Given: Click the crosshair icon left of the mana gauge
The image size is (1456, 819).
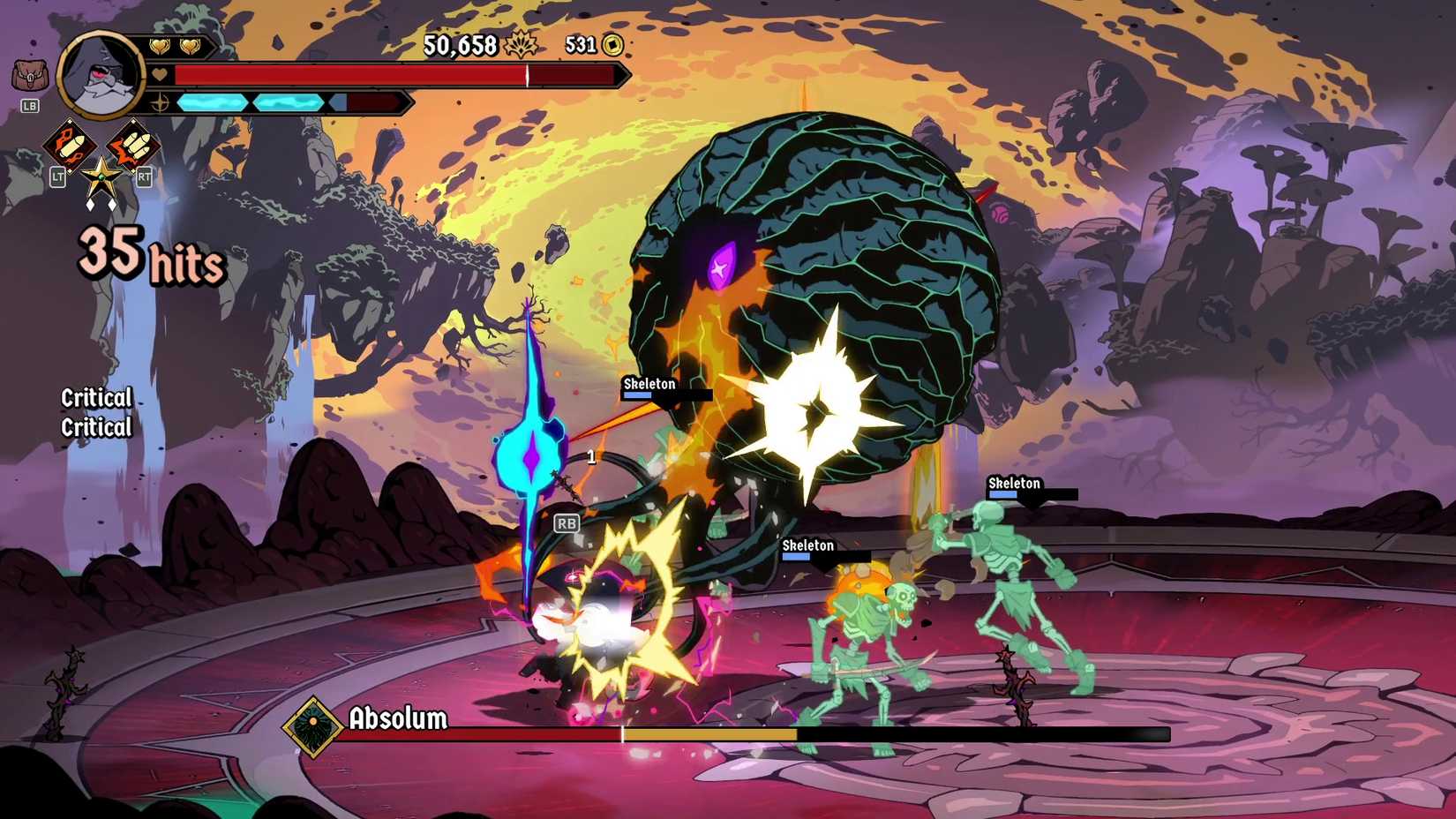Looking at the screenshot, I should point(160,101).
